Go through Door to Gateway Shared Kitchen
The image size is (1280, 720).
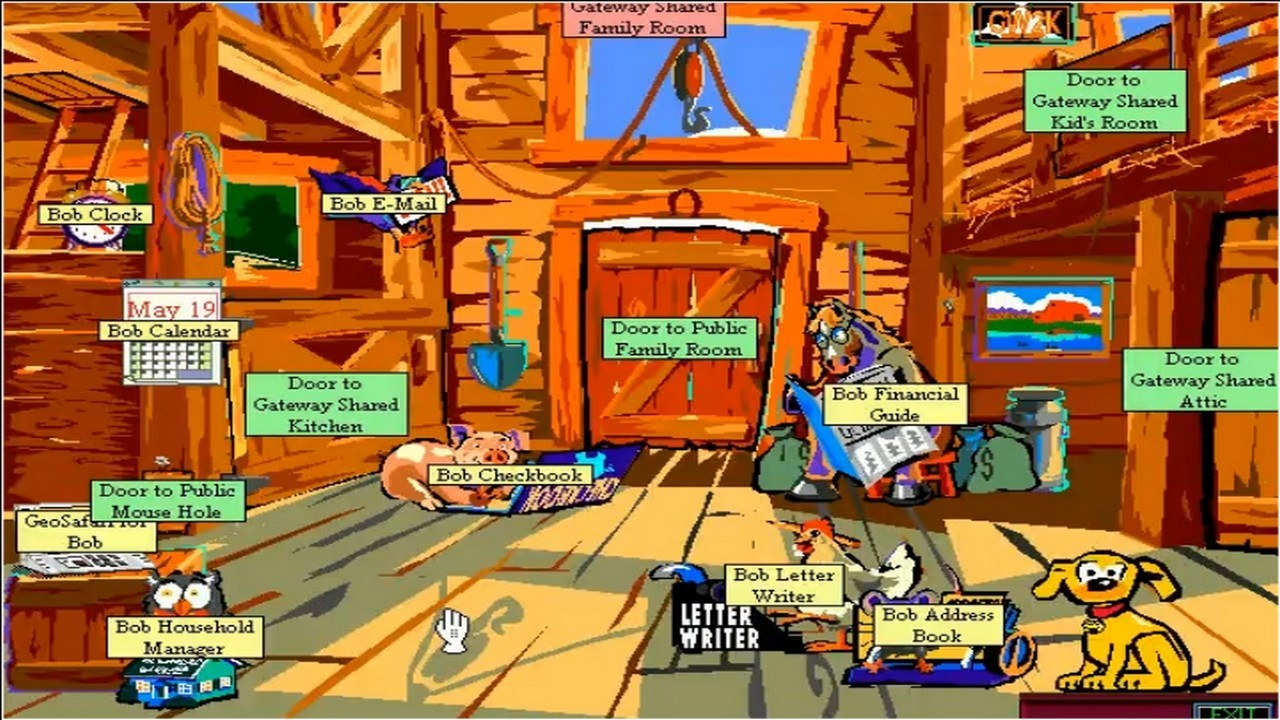pos(326,404)
